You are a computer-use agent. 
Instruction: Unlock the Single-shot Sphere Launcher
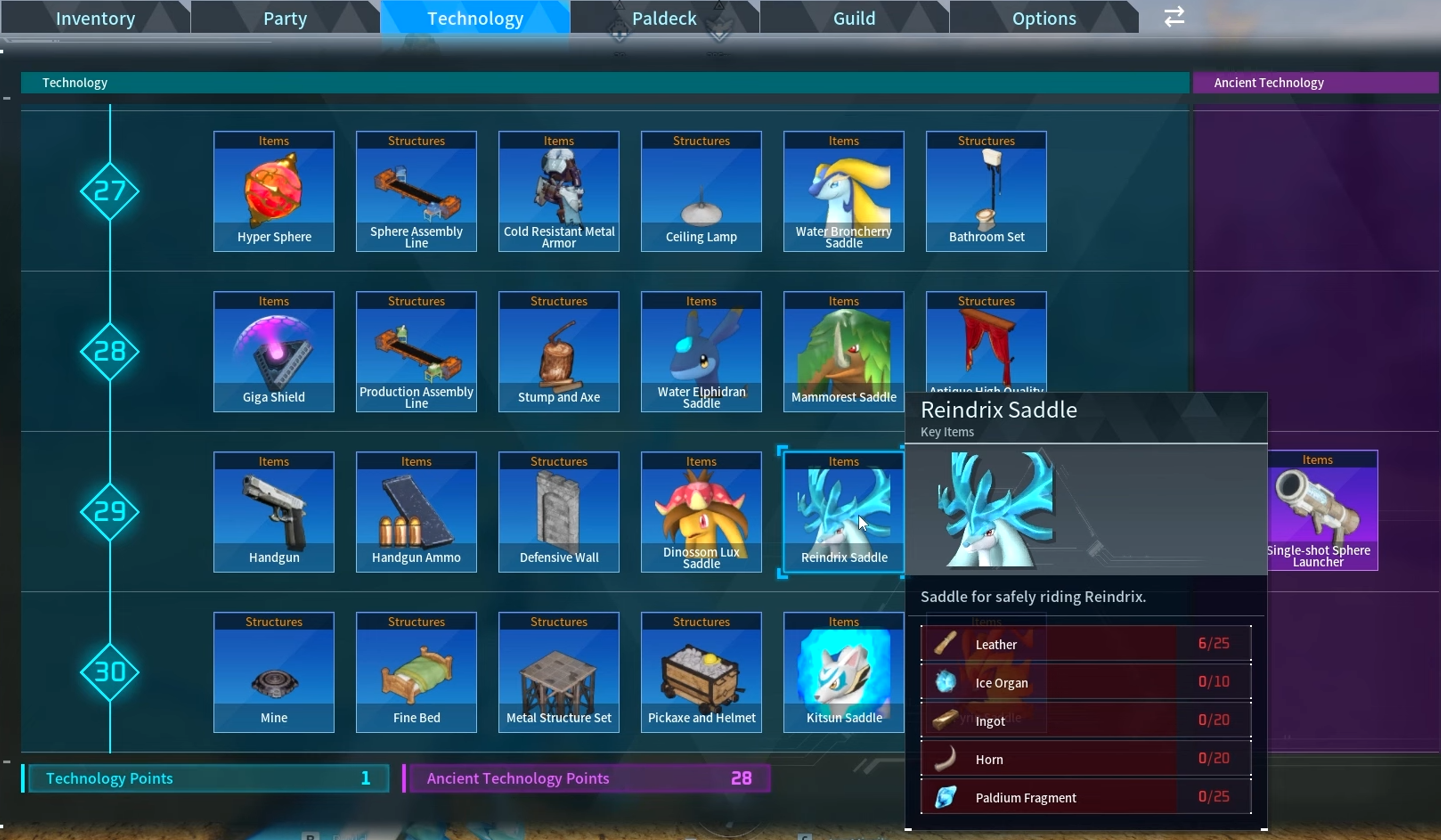point(1317,511)
